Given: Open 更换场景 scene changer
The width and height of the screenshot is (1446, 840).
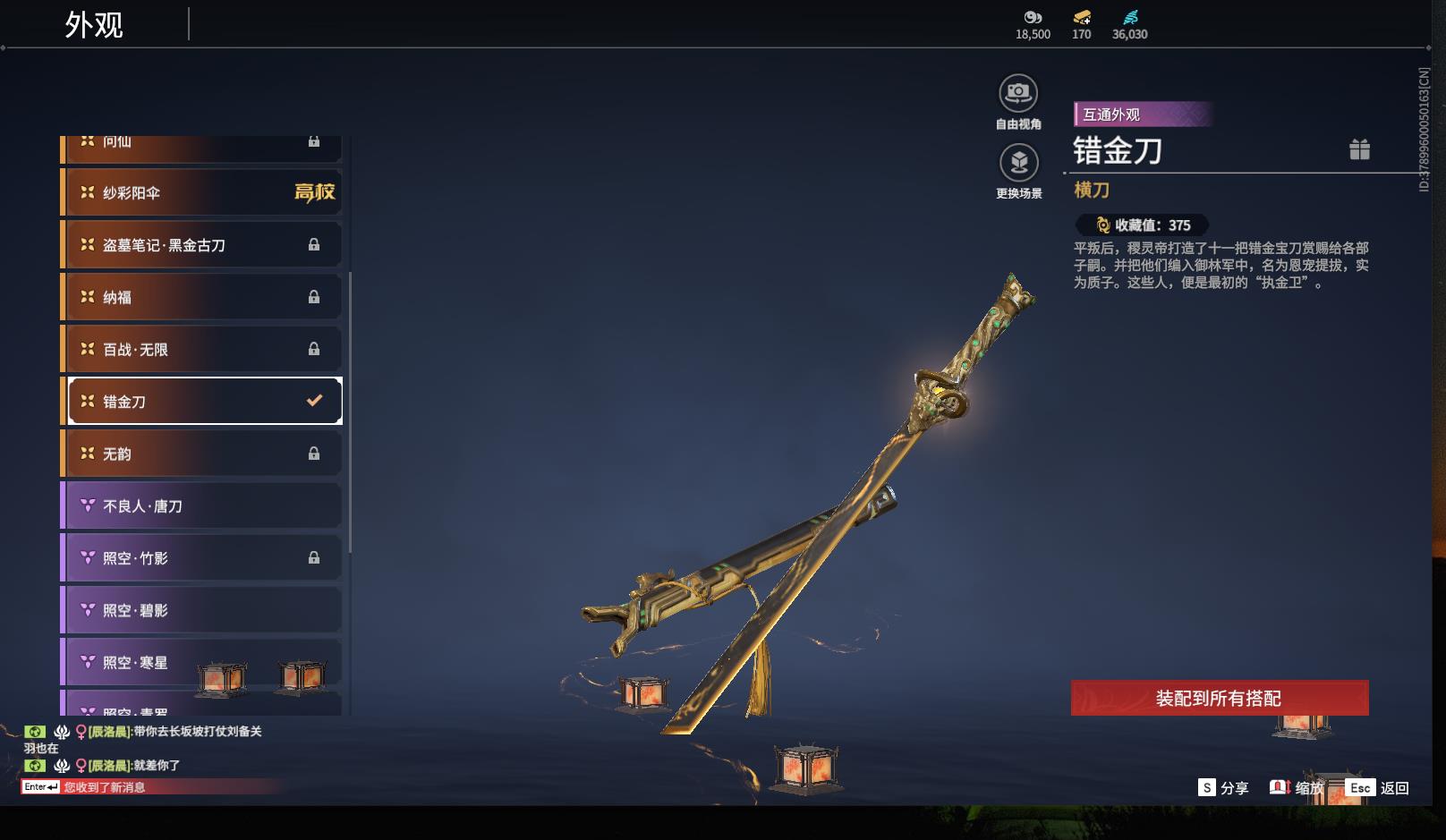Looking at the screenshot, I should pyautogui.click(x=1018, y=164).
